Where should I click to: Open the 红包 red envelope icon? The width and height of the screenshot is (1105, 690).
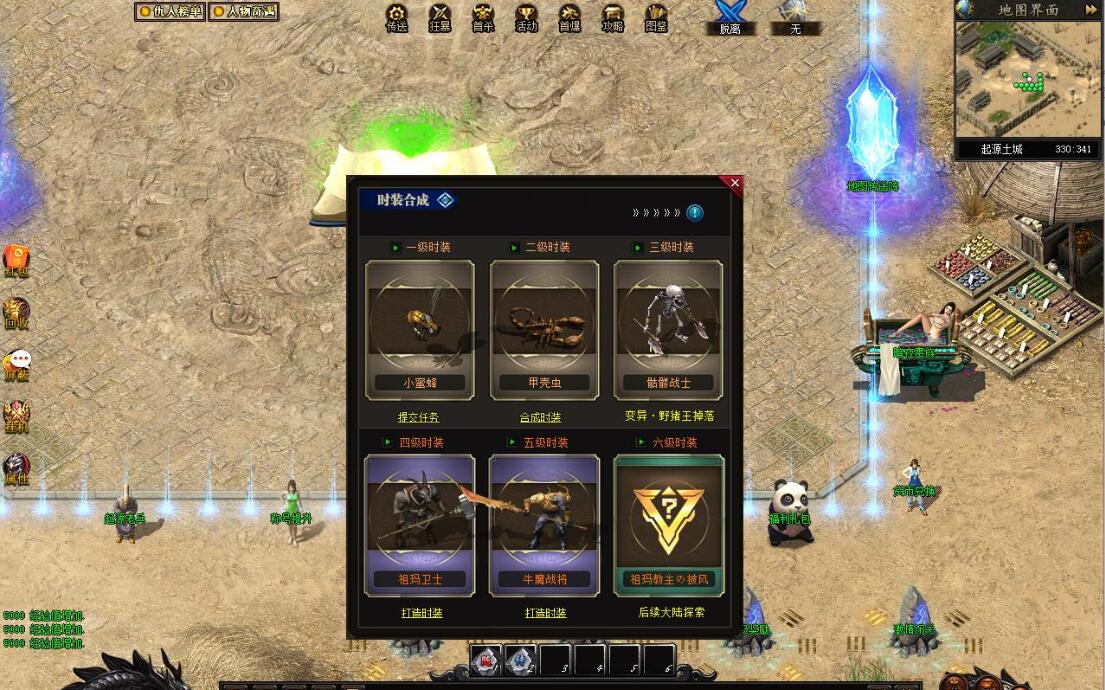click(x=16, y=260)
